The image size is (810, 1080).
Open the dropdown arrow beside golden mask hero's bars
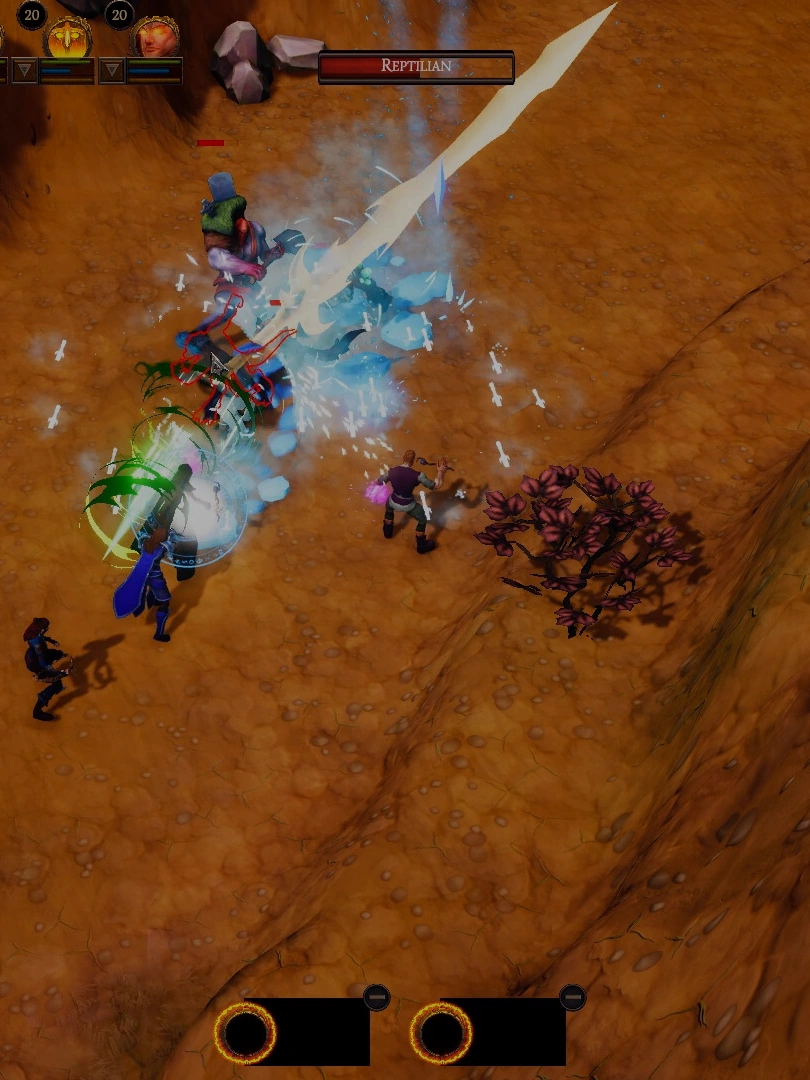[25, 70]
